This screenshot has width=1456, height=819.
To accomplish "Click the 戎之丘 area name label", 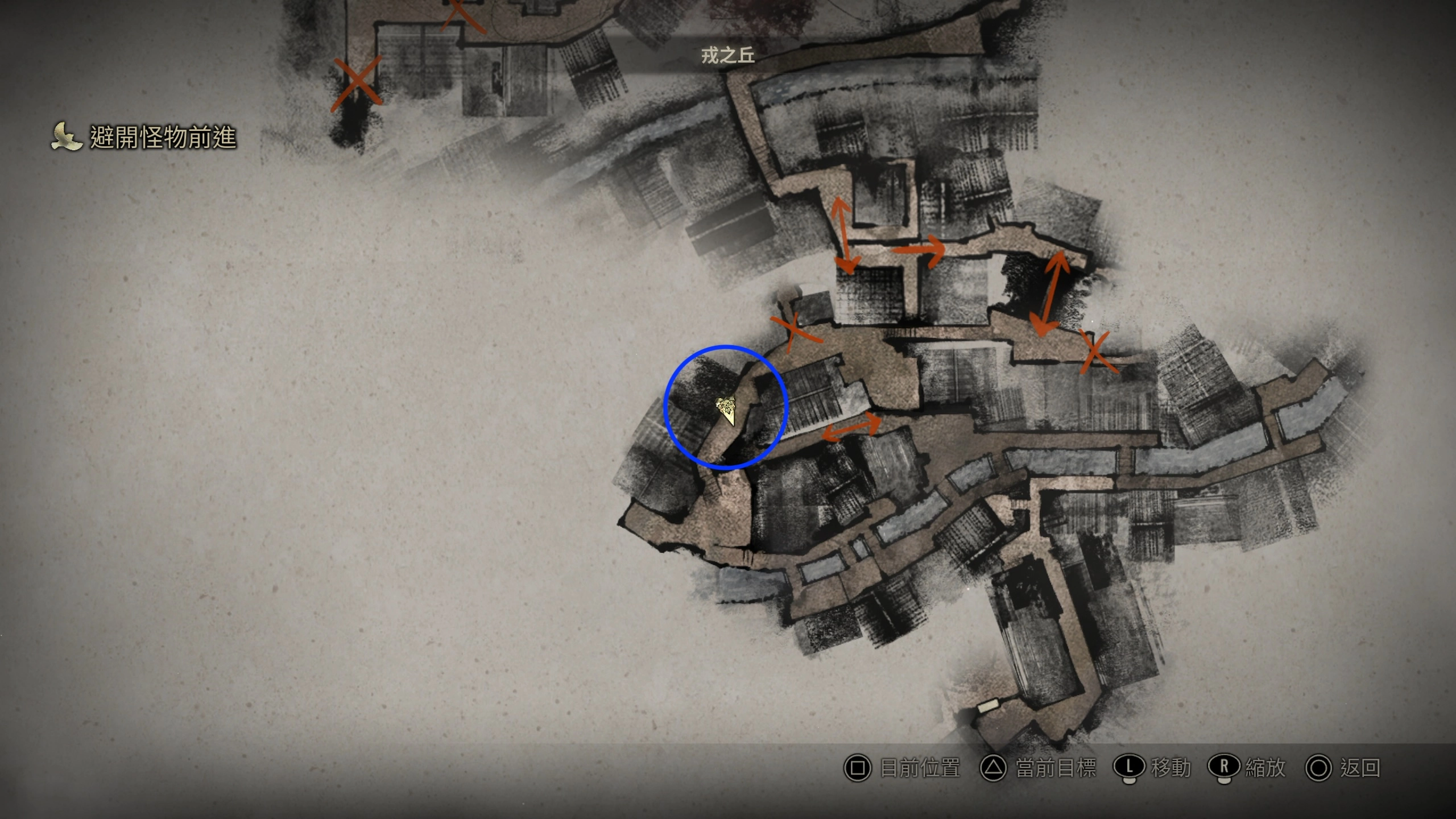I will [727, 55].
